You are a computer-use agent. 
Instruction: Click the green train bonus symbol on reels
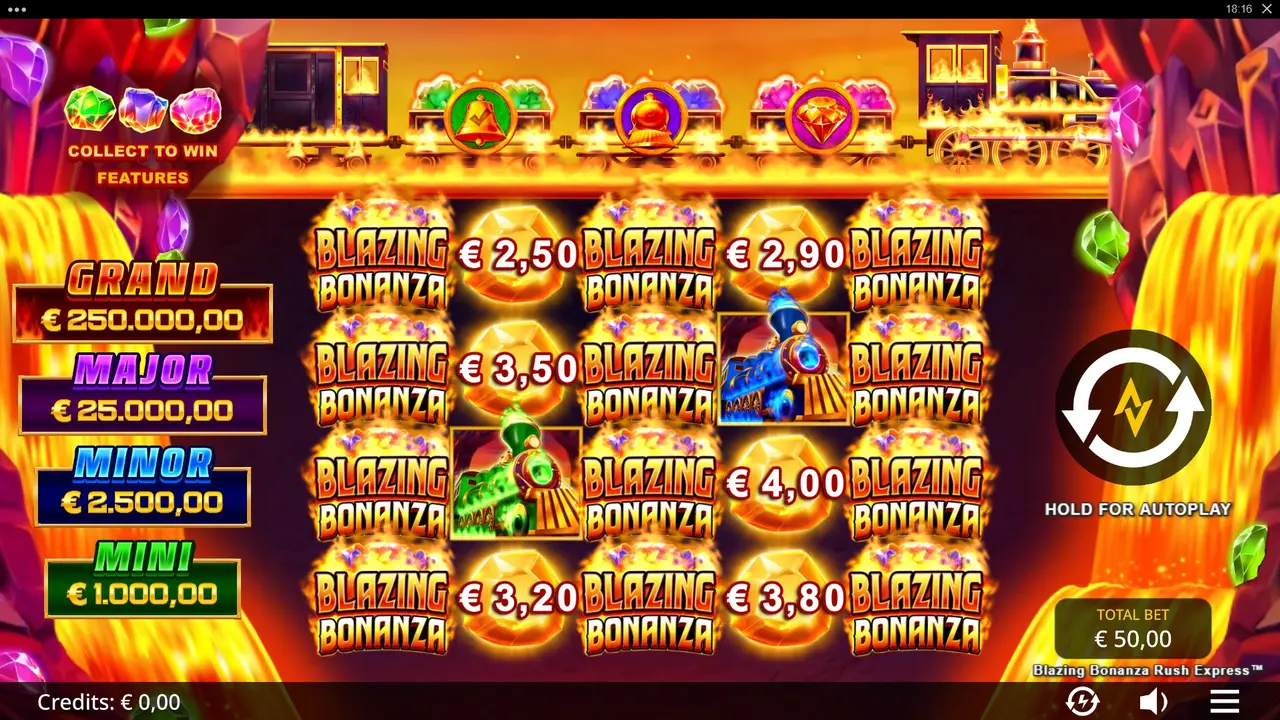point(516,482)
